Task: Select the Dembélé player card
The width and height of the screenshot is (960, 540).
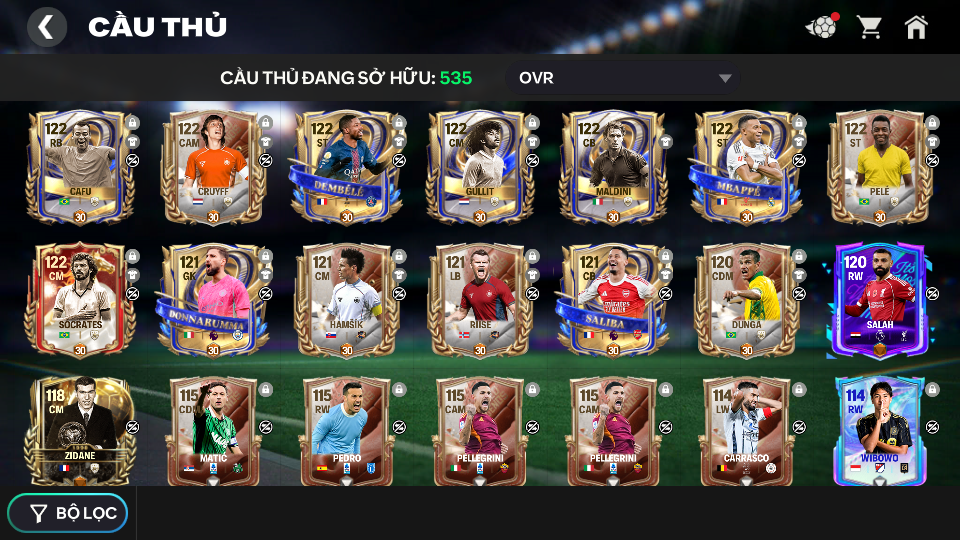Action: coord(346,167)
